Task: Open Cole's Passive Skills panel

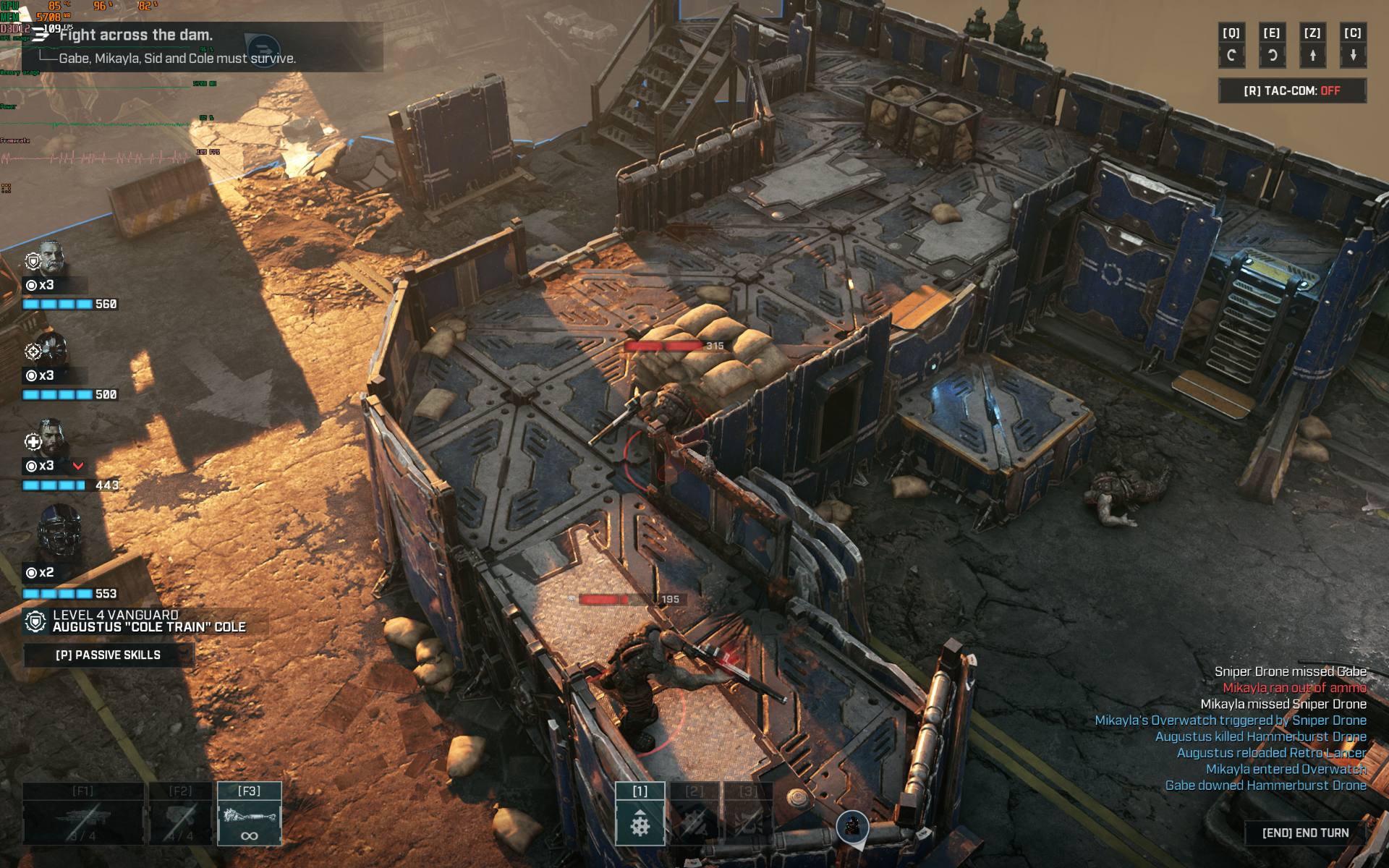Action: (x=109, y=655)
